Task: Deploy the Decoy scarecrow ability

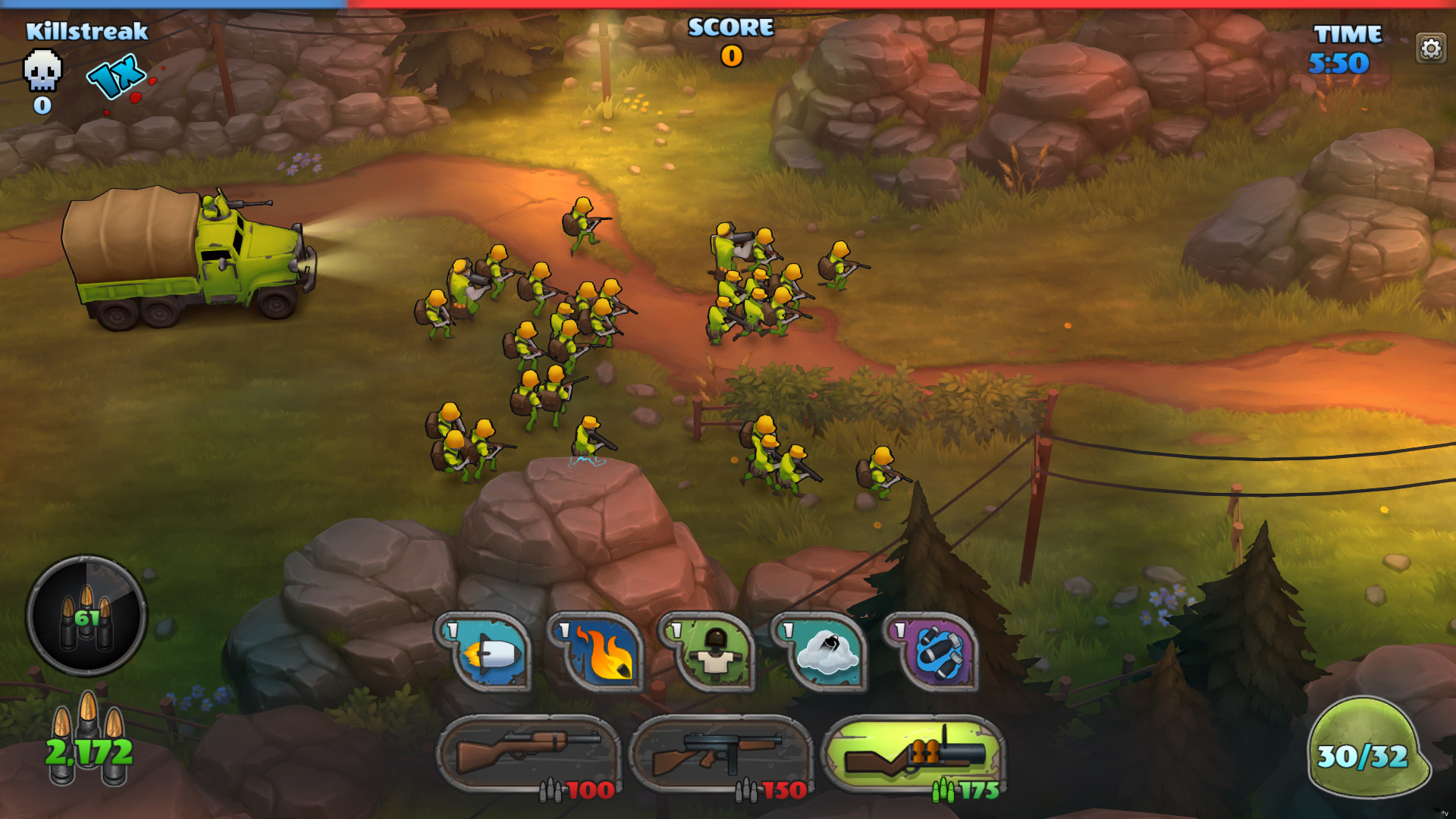Action: (714, 654)
